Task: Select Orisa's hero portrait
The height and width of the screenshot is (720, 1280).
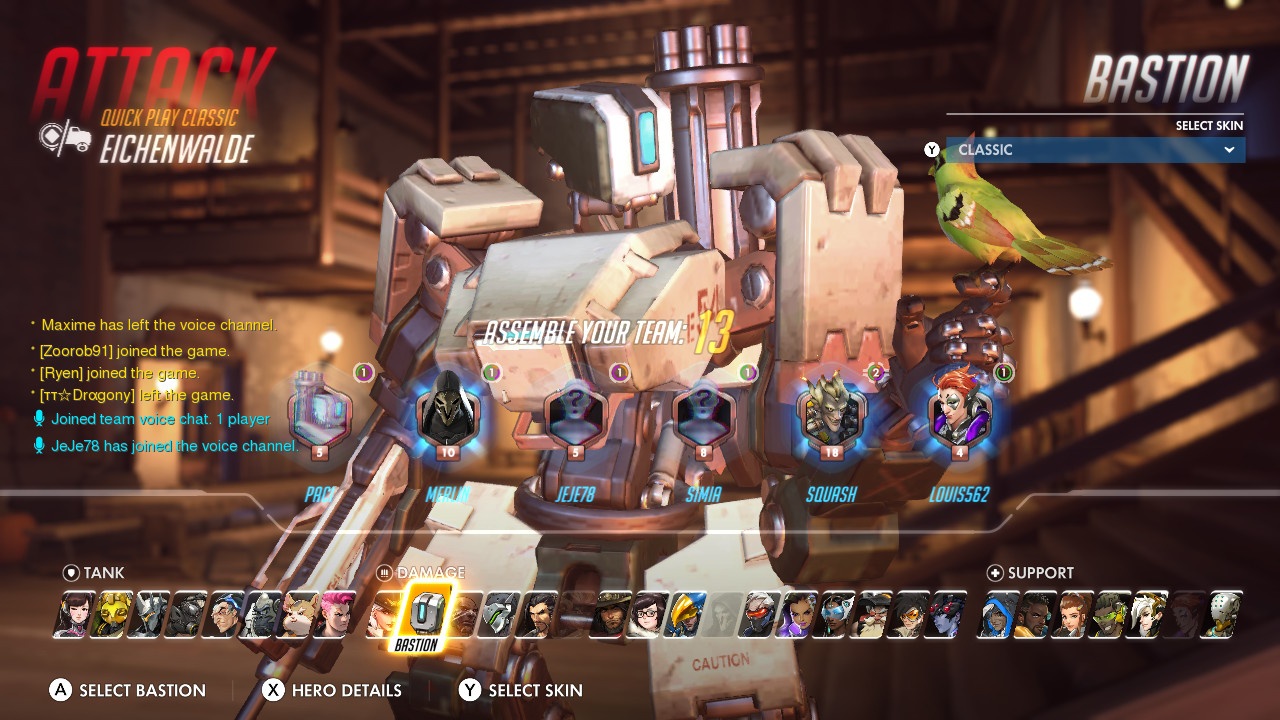Action: [x=114, y=613]
